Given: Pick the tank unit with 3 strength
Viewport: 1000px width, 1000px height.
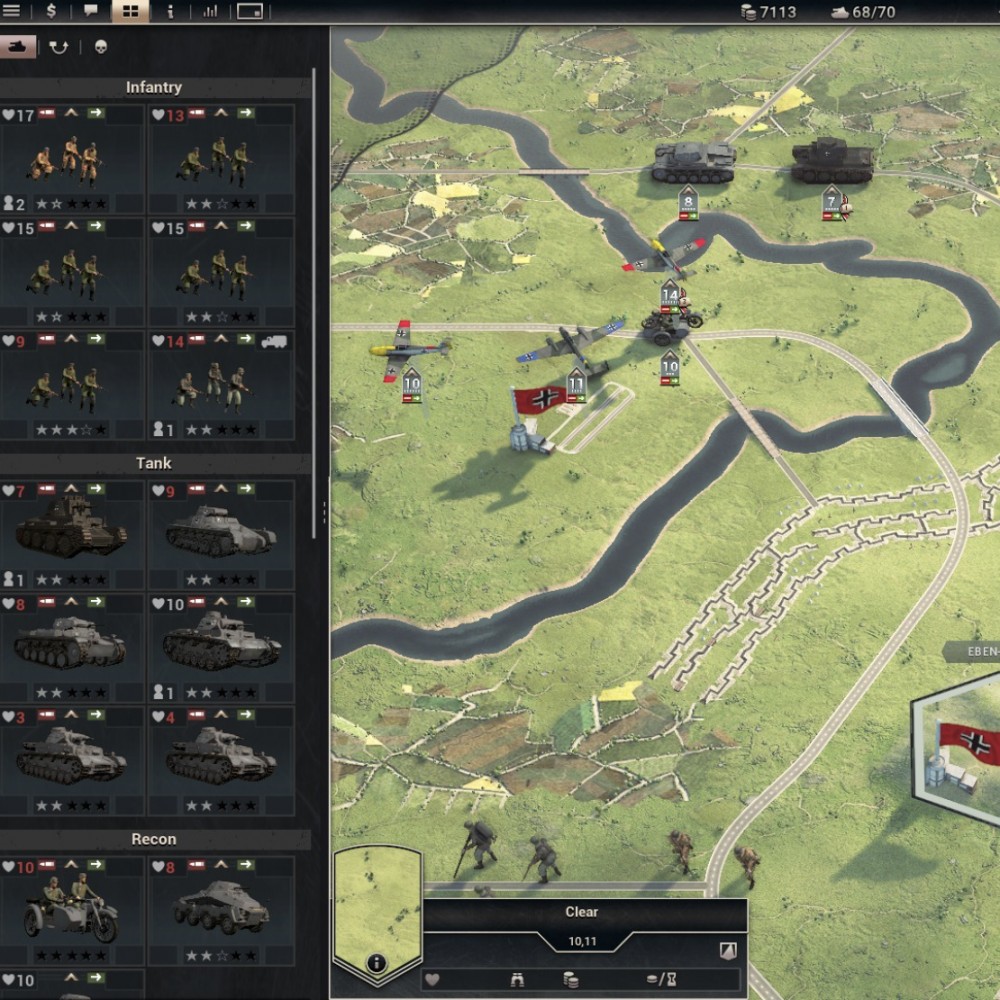Looking at the screenshot, I should [x=71, y=762].
